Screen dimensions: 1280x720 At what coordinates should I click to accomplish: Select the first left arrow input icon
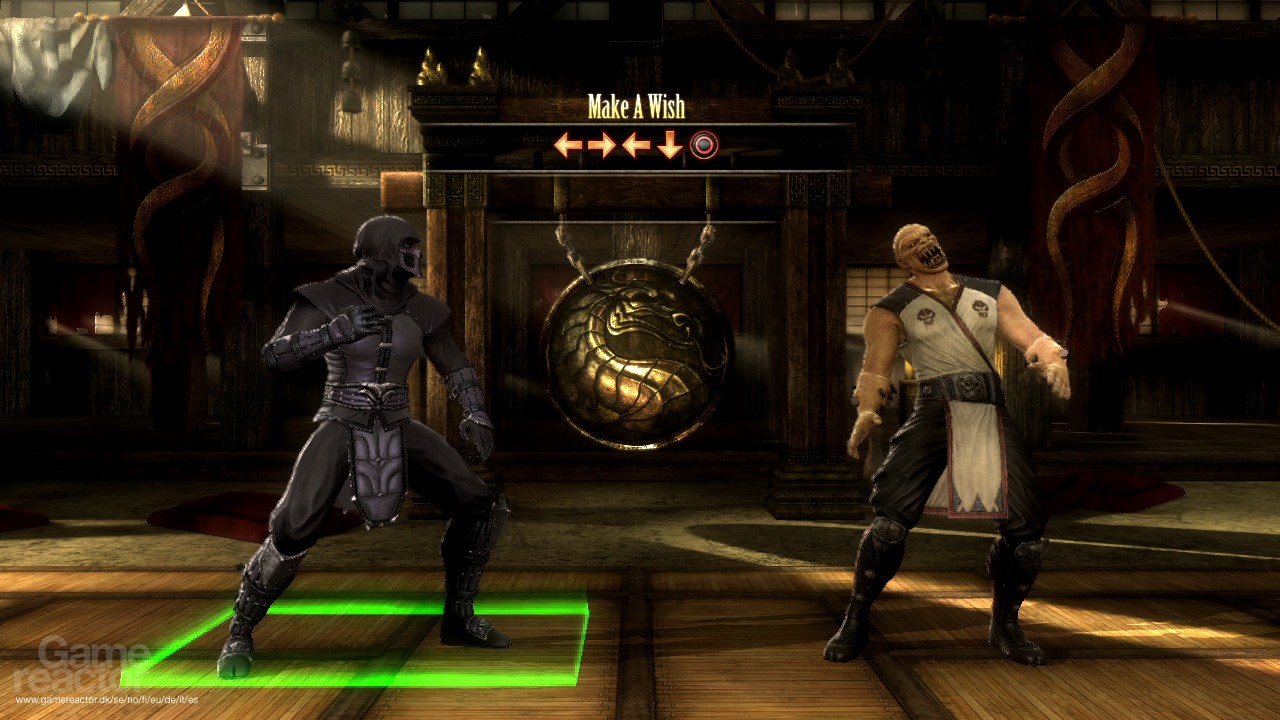click(567, 145)
